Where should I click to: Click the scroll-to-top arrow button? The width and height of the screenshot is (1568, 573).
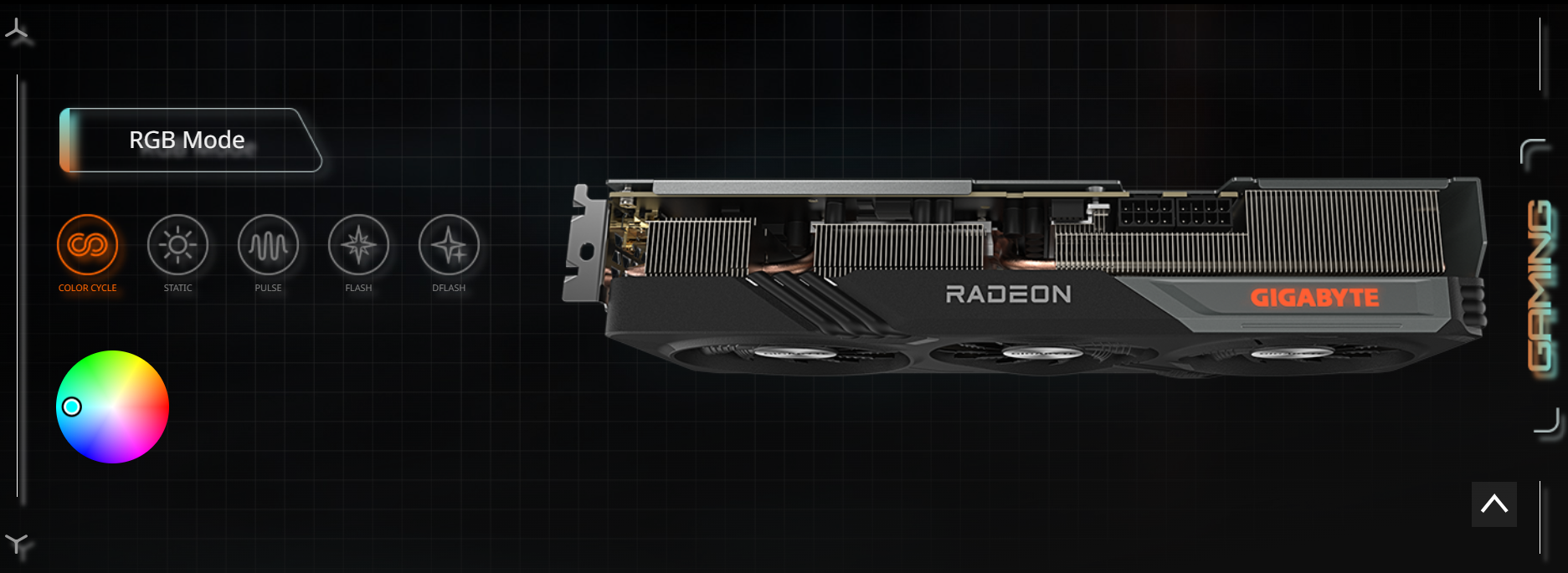[1493, 504]
